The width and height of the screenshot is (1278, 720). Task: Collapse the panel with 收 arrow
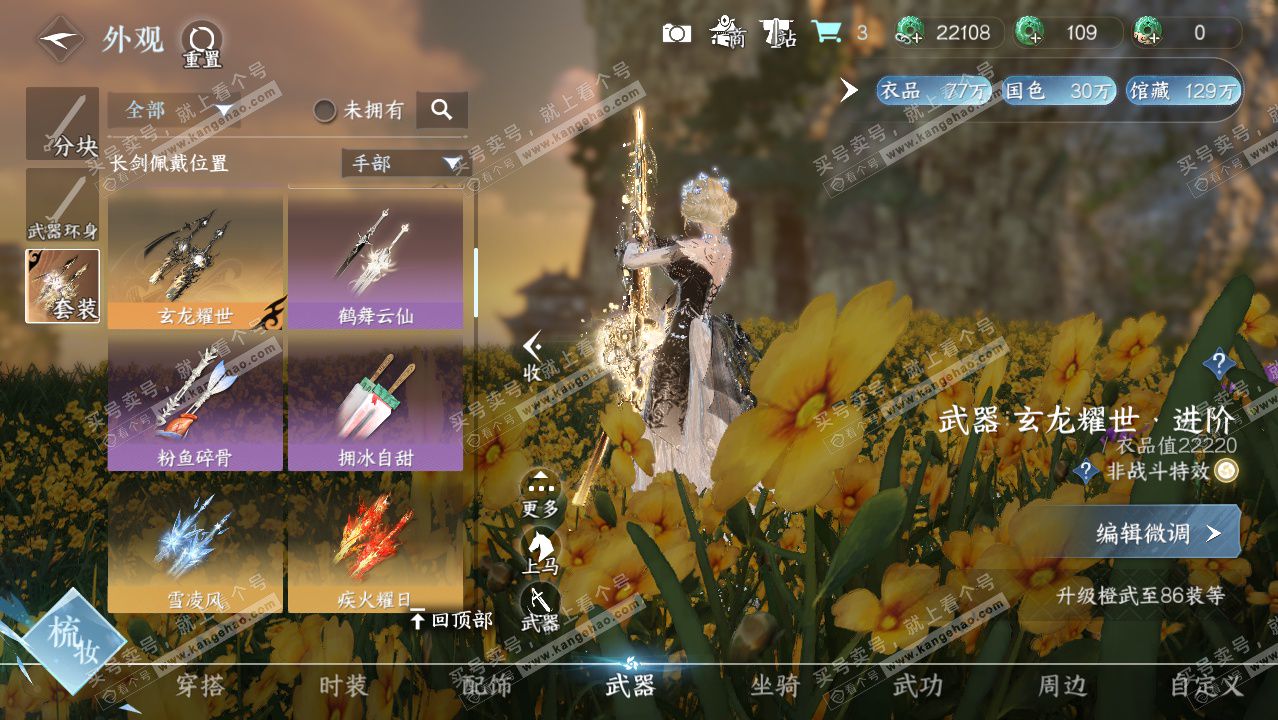(533, 356)
